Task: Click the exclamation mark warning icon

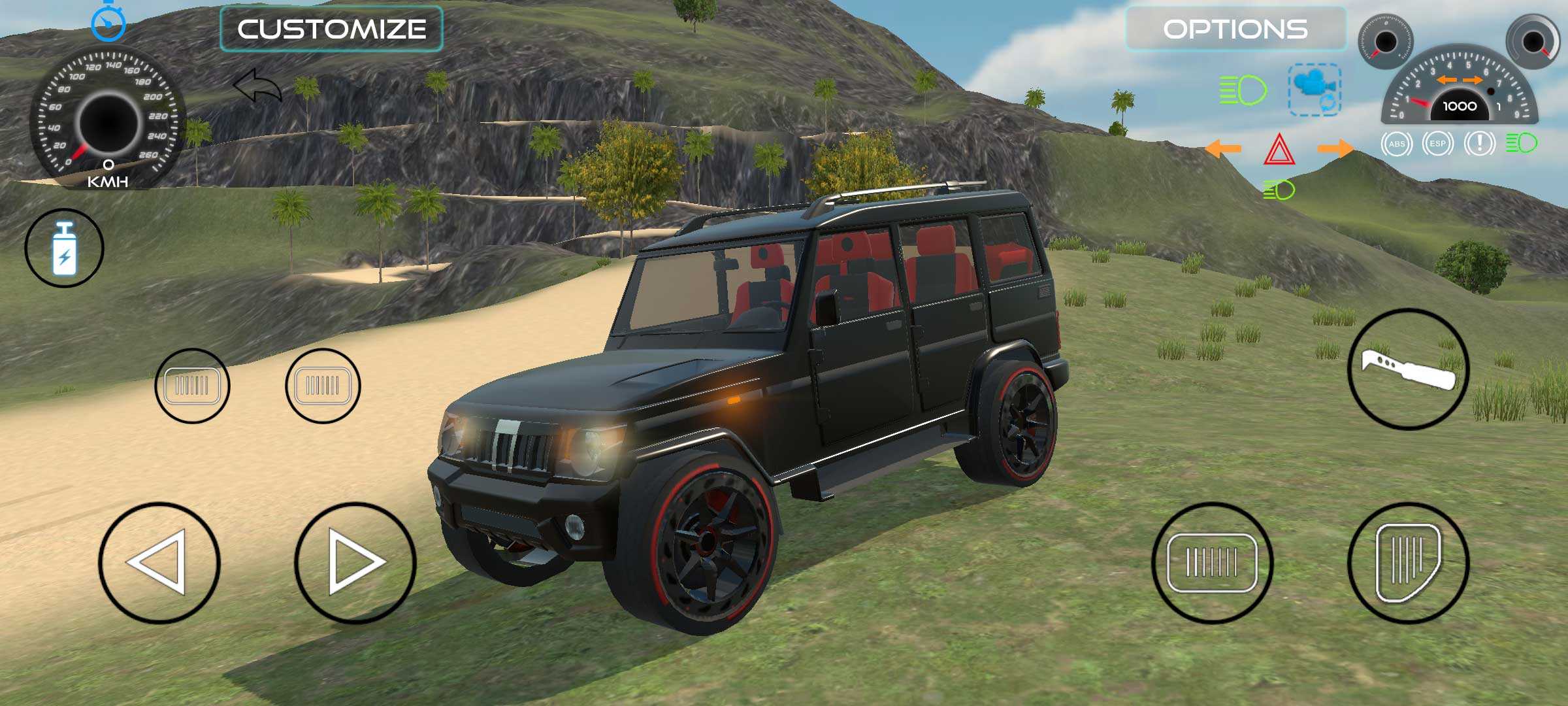Action: (1479, 144)
